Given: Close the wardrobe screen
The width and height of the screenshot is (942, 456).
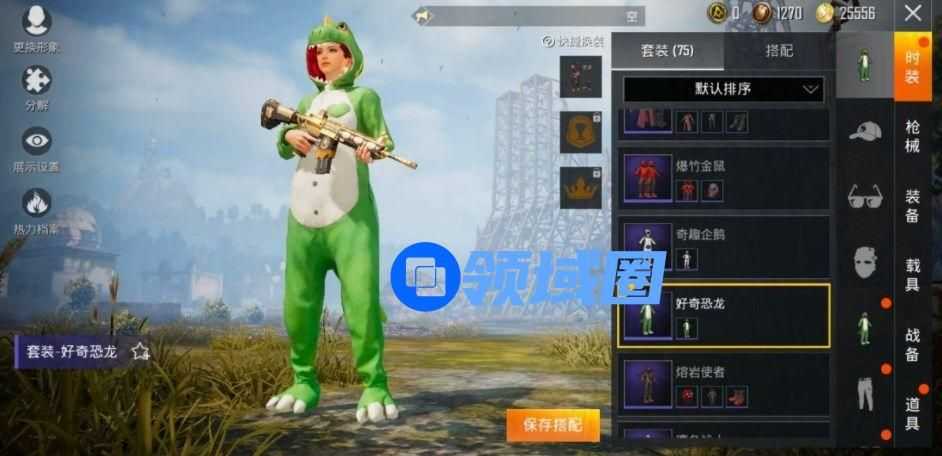Looking at the screenshot, I should 913,13.
